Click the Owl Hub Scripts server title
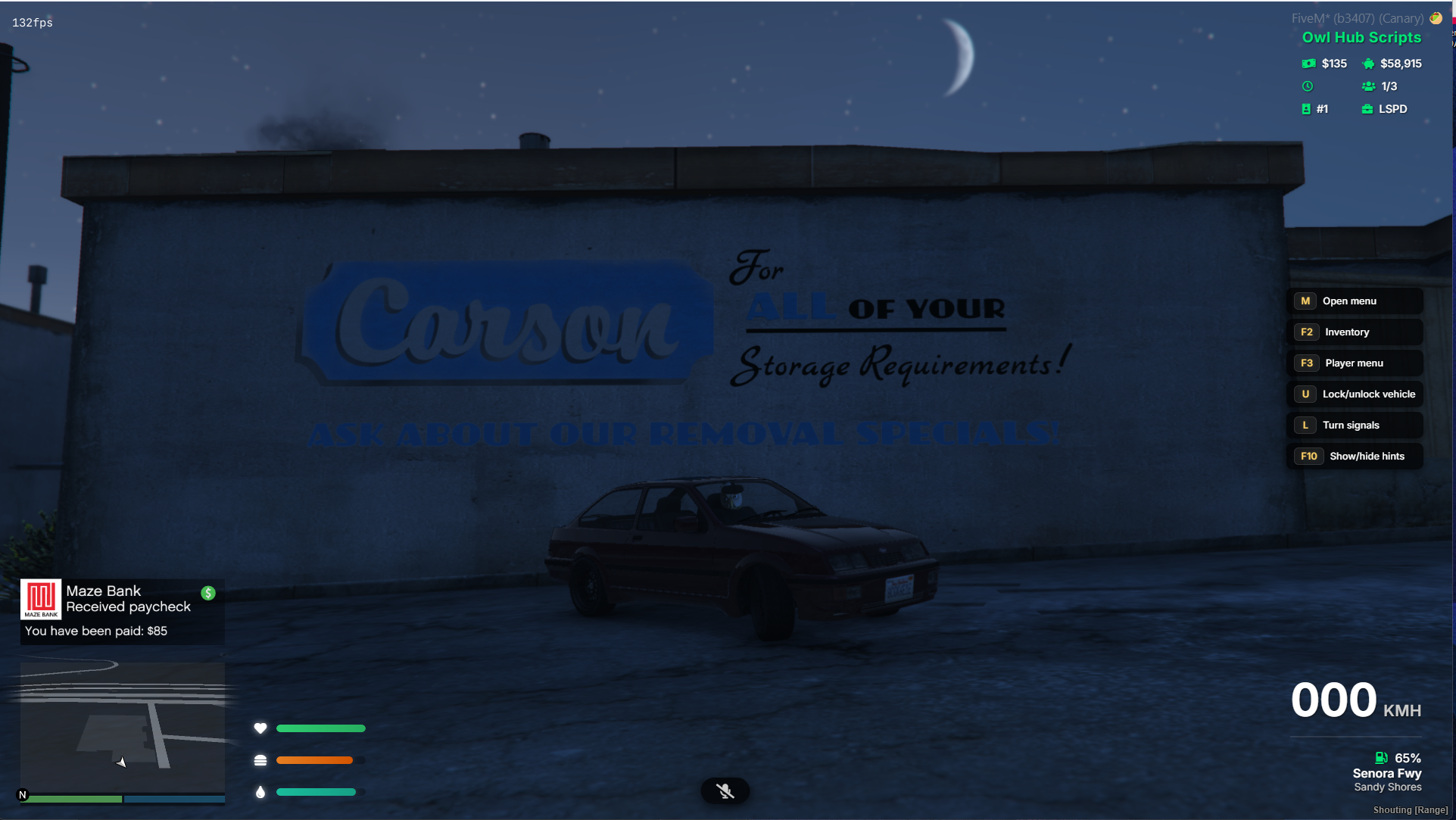This screenshot has width=1456, height=820. tap(1361, 37)
